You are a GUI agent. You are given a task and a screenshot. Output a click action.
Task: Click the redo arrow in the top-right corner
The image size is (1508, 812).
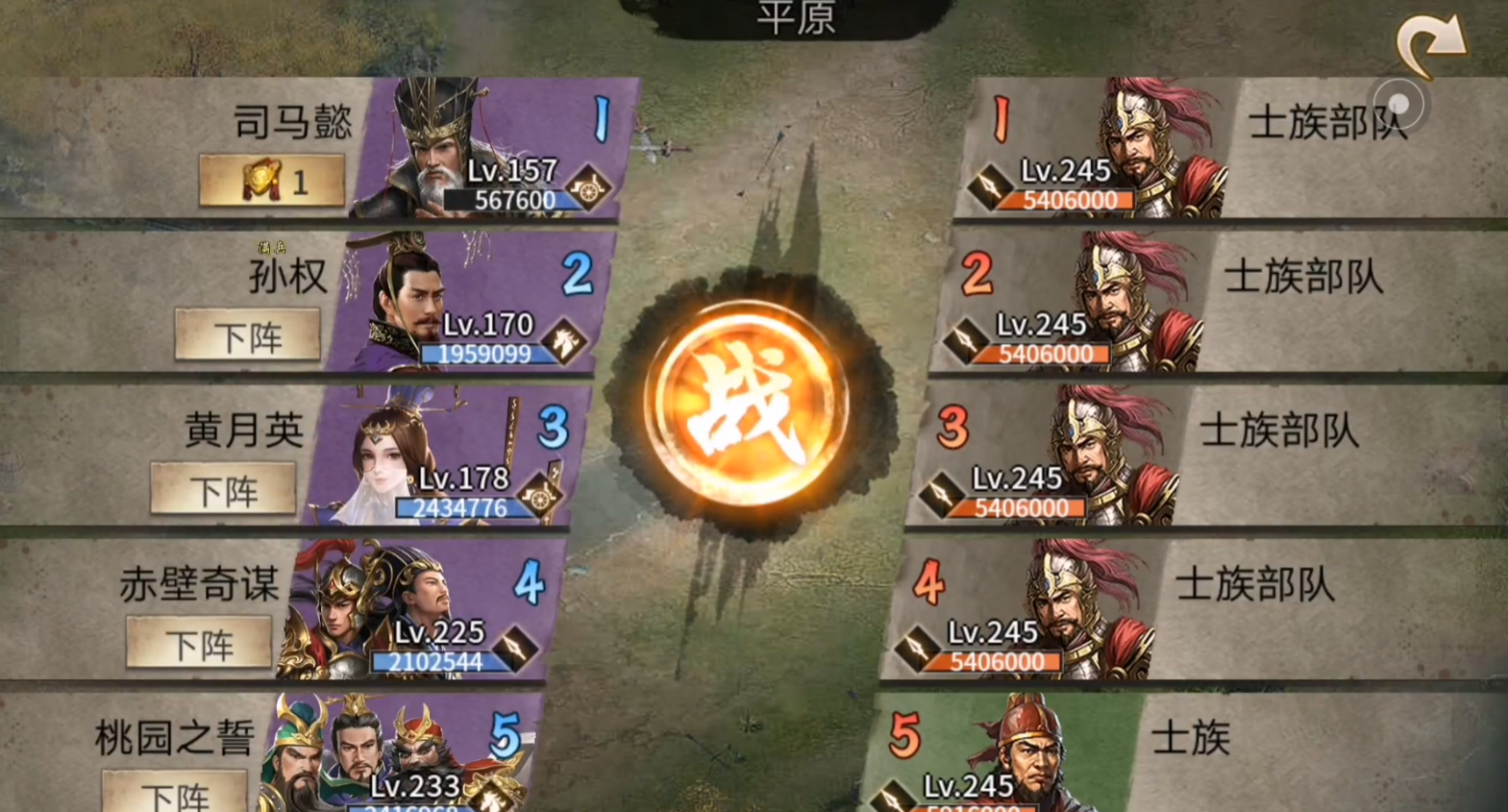[x=1431, y=40]
